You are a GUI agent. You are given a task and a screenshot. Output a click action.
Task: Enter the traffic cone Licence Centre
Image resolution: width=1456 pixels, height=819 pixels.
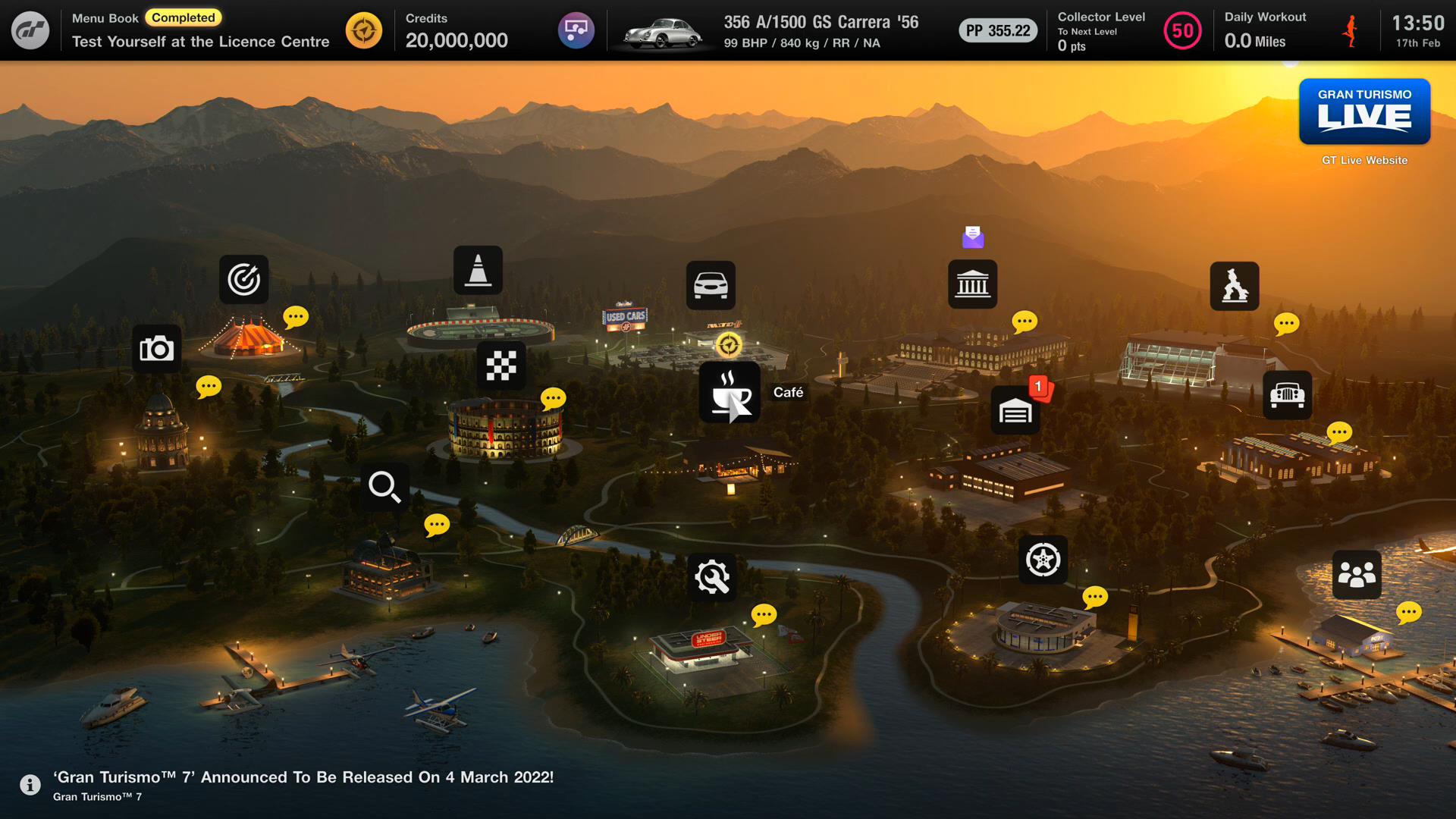click(x=478, y=270)
